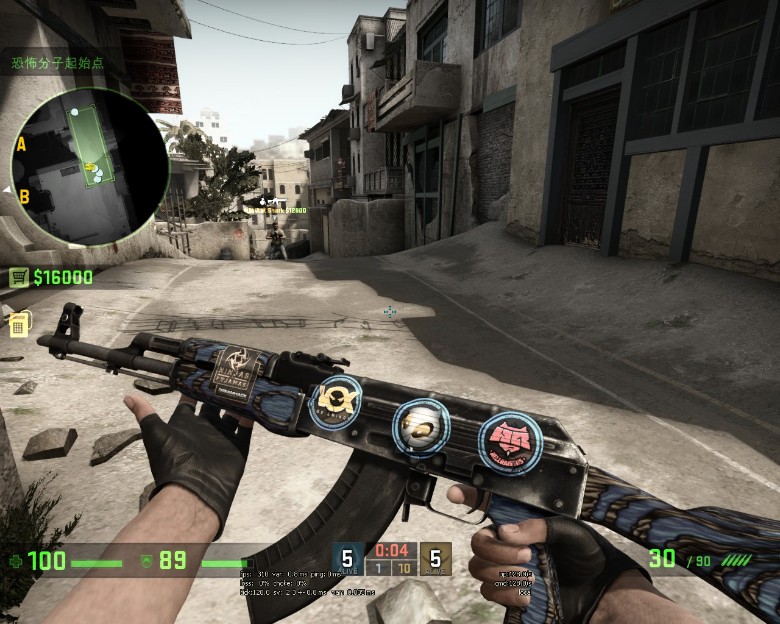Select the A bombsite marker on radar
Screen dimensions: 780x624
click(x=21, y=144)
